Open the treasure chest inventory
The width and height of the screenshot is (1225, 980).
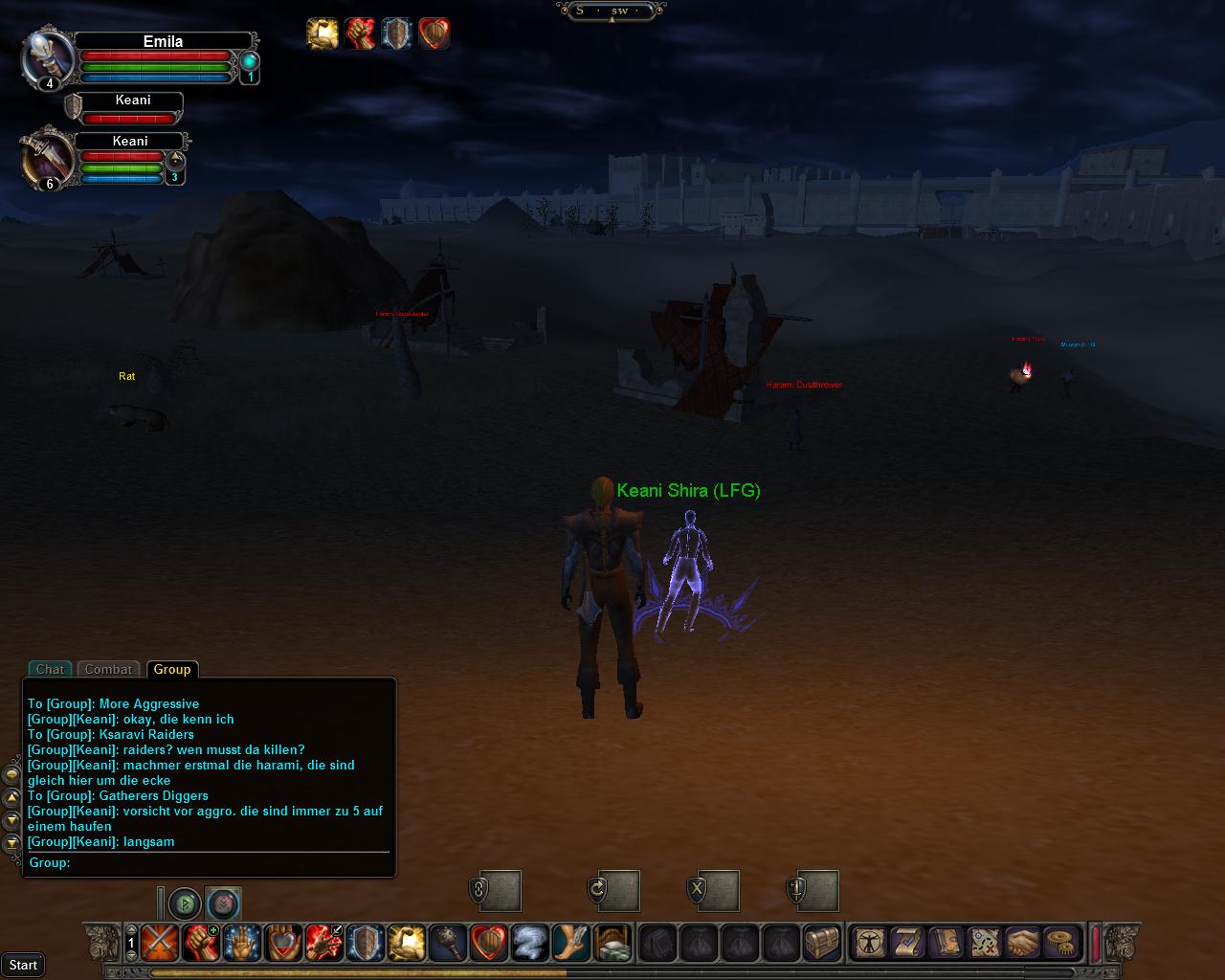click(821, 943)
